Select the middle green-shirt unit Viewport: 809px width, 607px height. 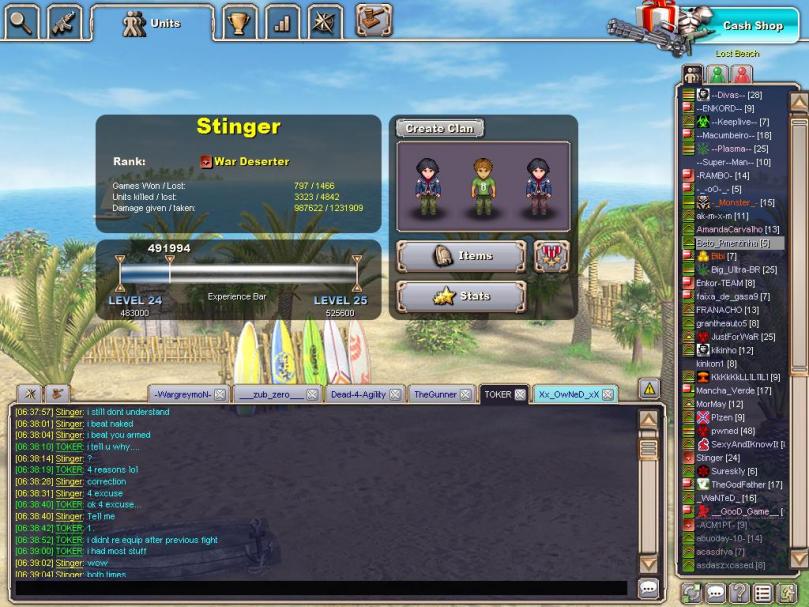pyautogui.click(x=484, y=180)
